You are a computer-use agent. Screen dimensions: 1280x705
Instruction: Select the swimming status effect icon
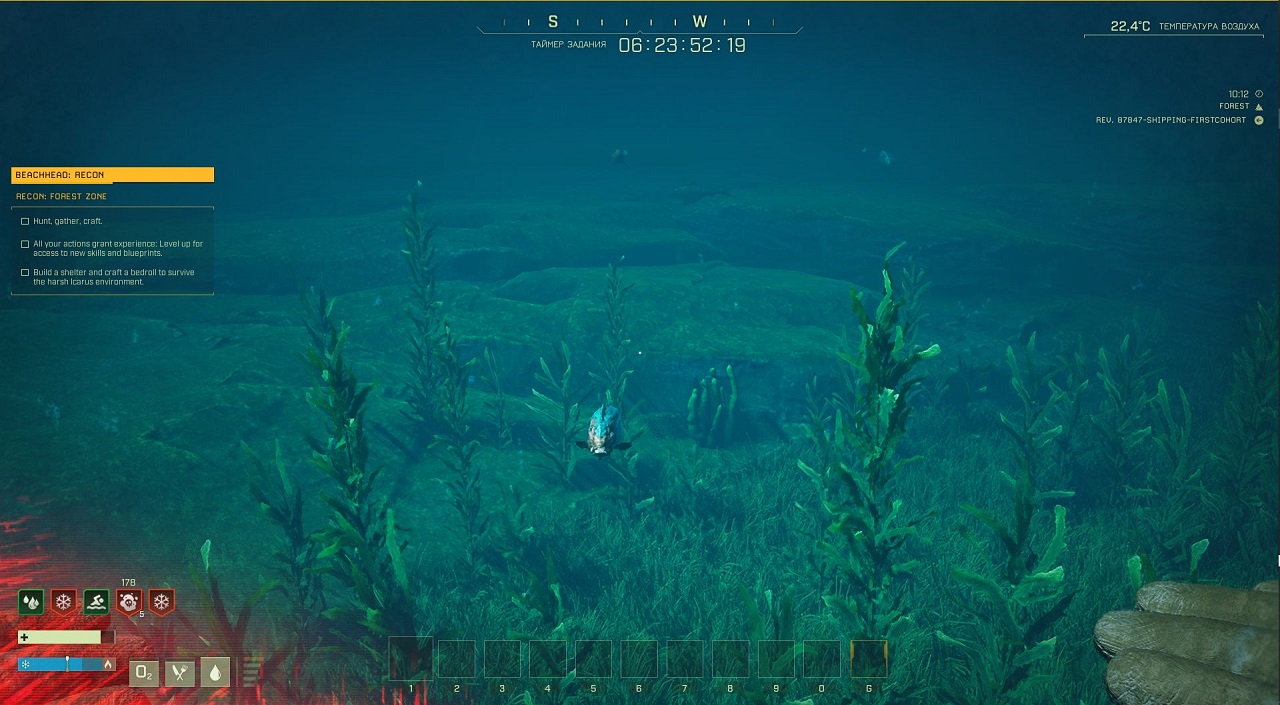(x=96, y=602)
